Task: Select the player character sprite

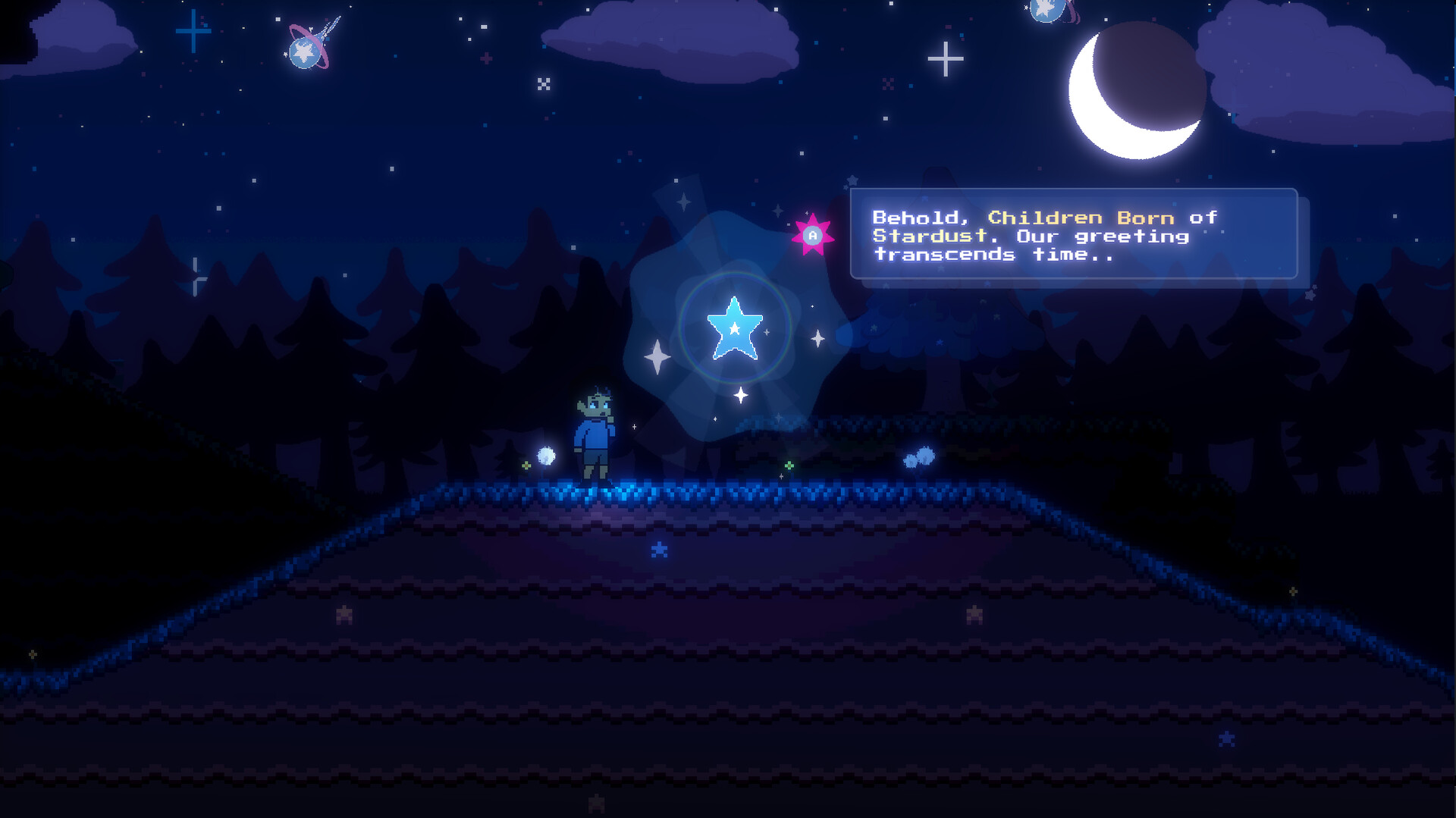Action: 595,432
